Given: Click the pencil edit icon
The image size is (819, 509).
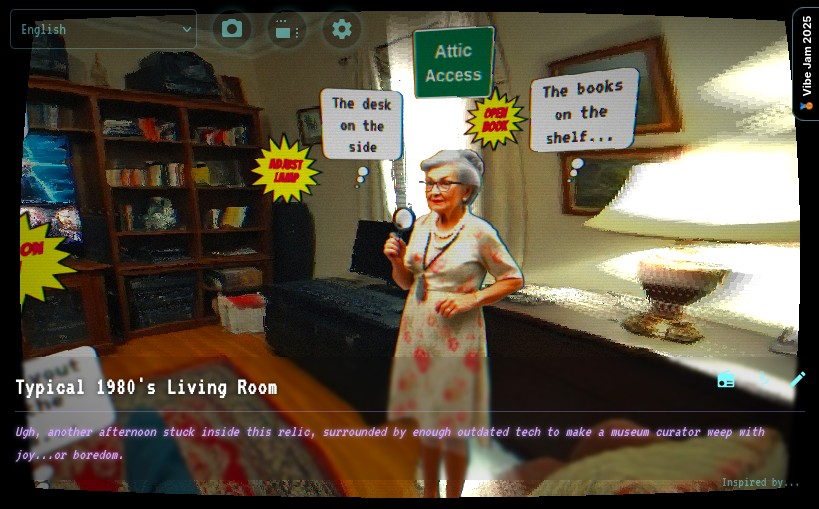Looking at the screenshot, I should (x=798, y=379).
